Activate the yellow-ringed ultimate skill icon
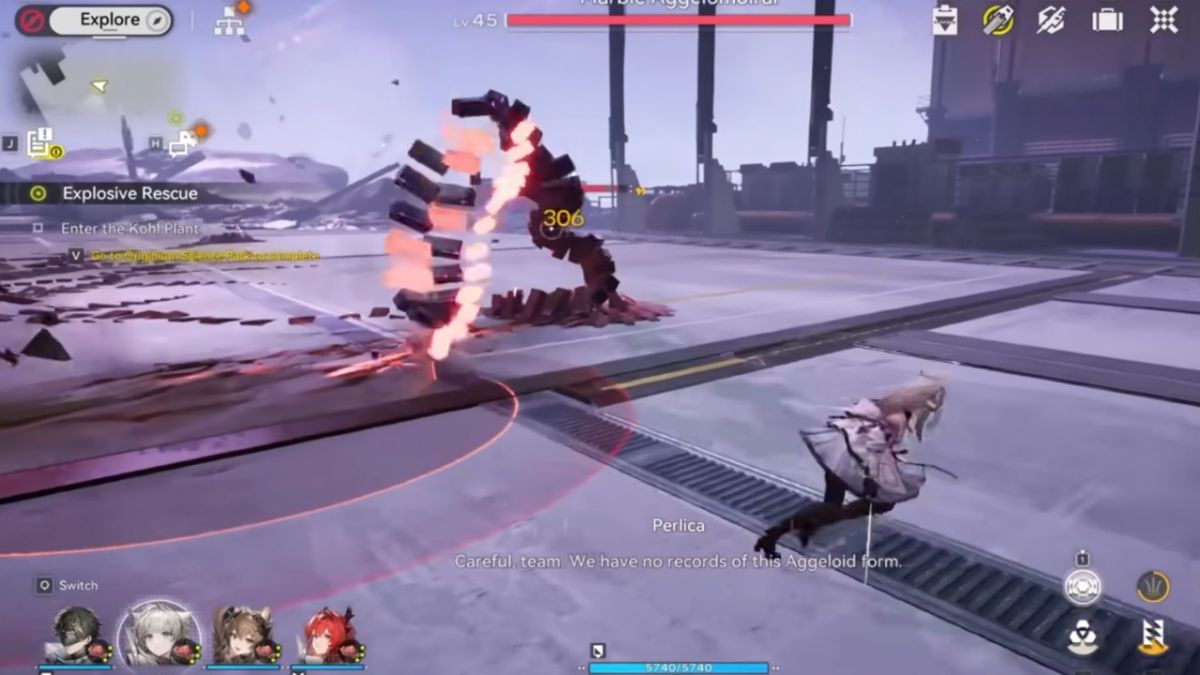This screenshot has width=1200, height=675. coord(1153,587)
